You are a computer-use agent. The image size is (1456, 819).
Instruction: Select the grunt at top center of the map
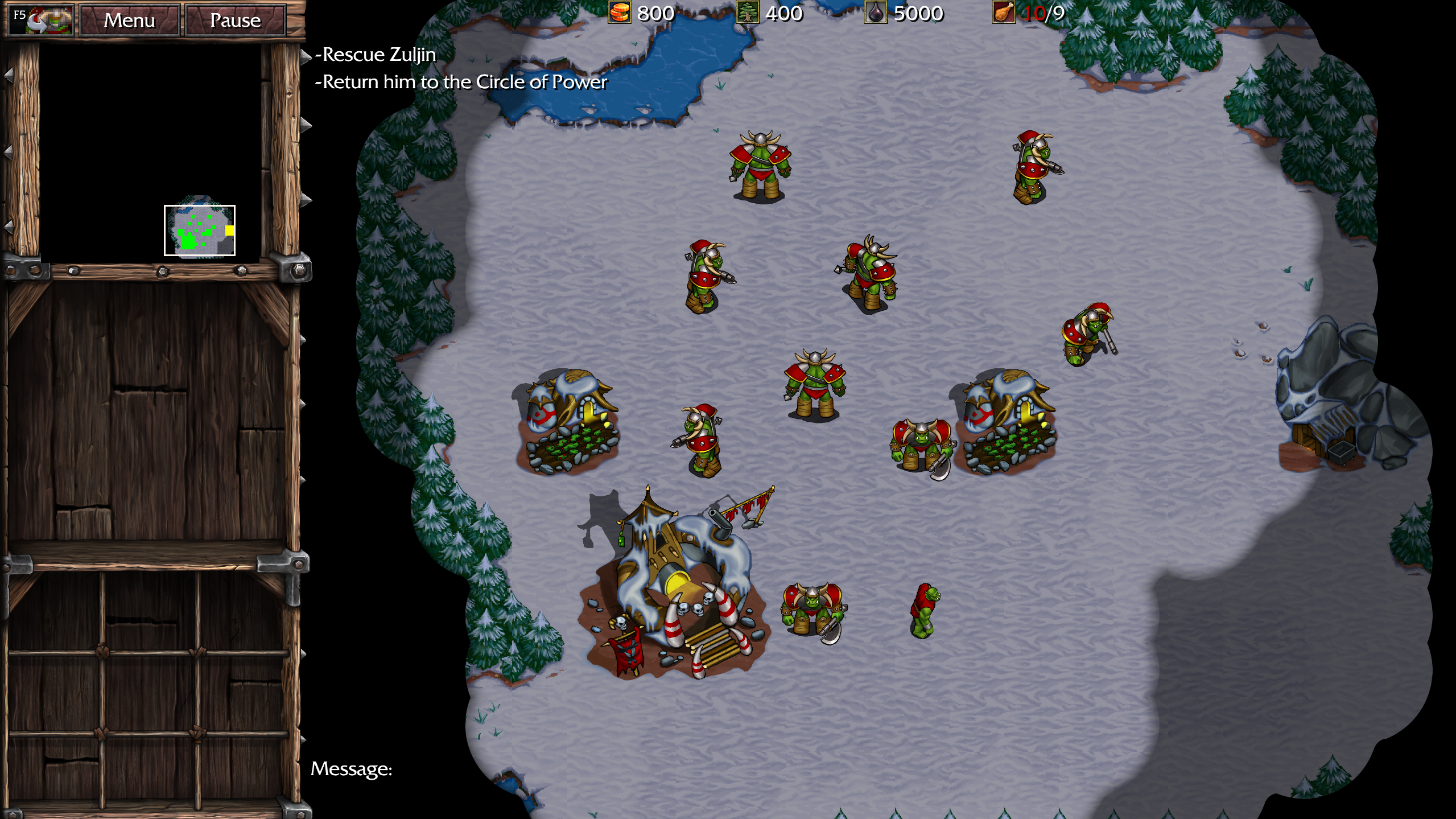click(x=760, y=165)
